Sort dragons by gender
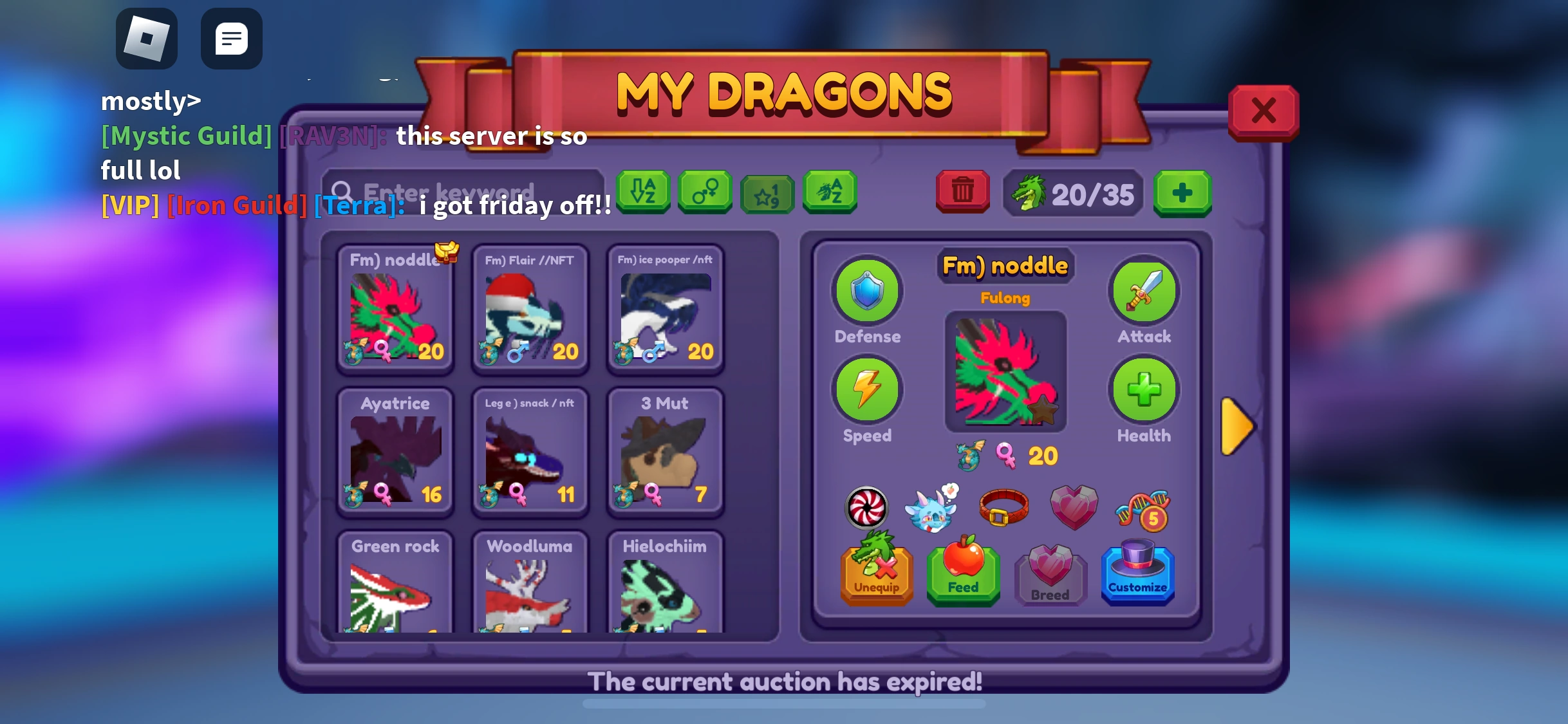Image resolution: width=1568 pixels, height=724 pixels. click(705, 192)
